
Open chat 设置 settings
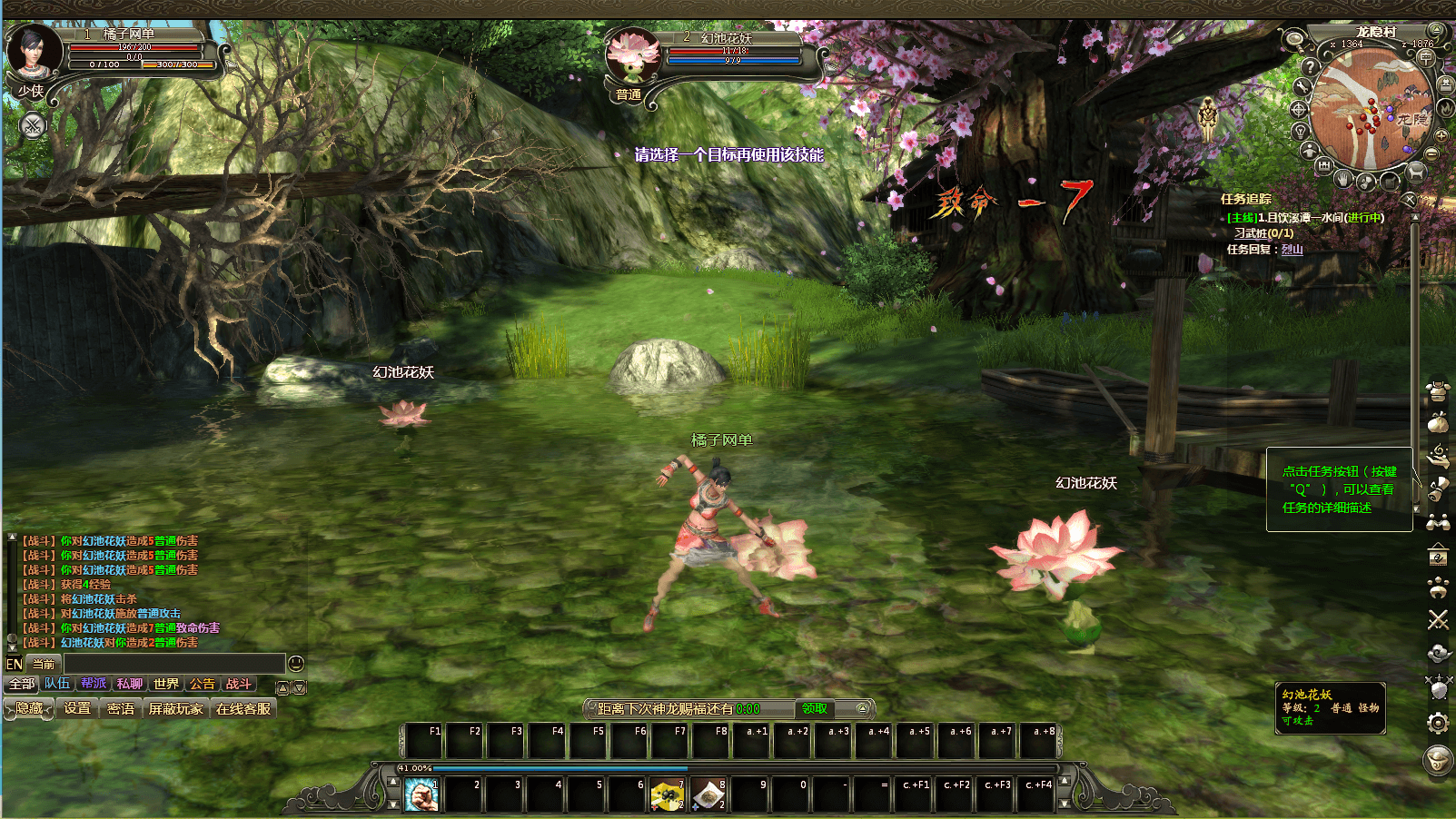click(77, 708)
